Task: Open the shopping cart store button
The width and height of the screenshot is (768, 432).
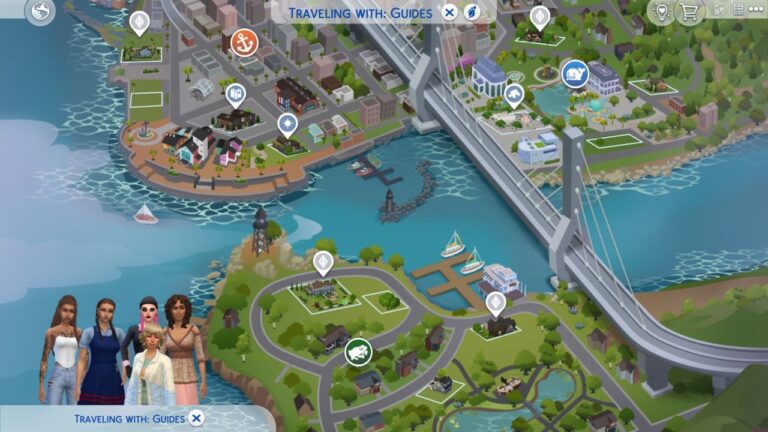Action: (x=689, y=12)
